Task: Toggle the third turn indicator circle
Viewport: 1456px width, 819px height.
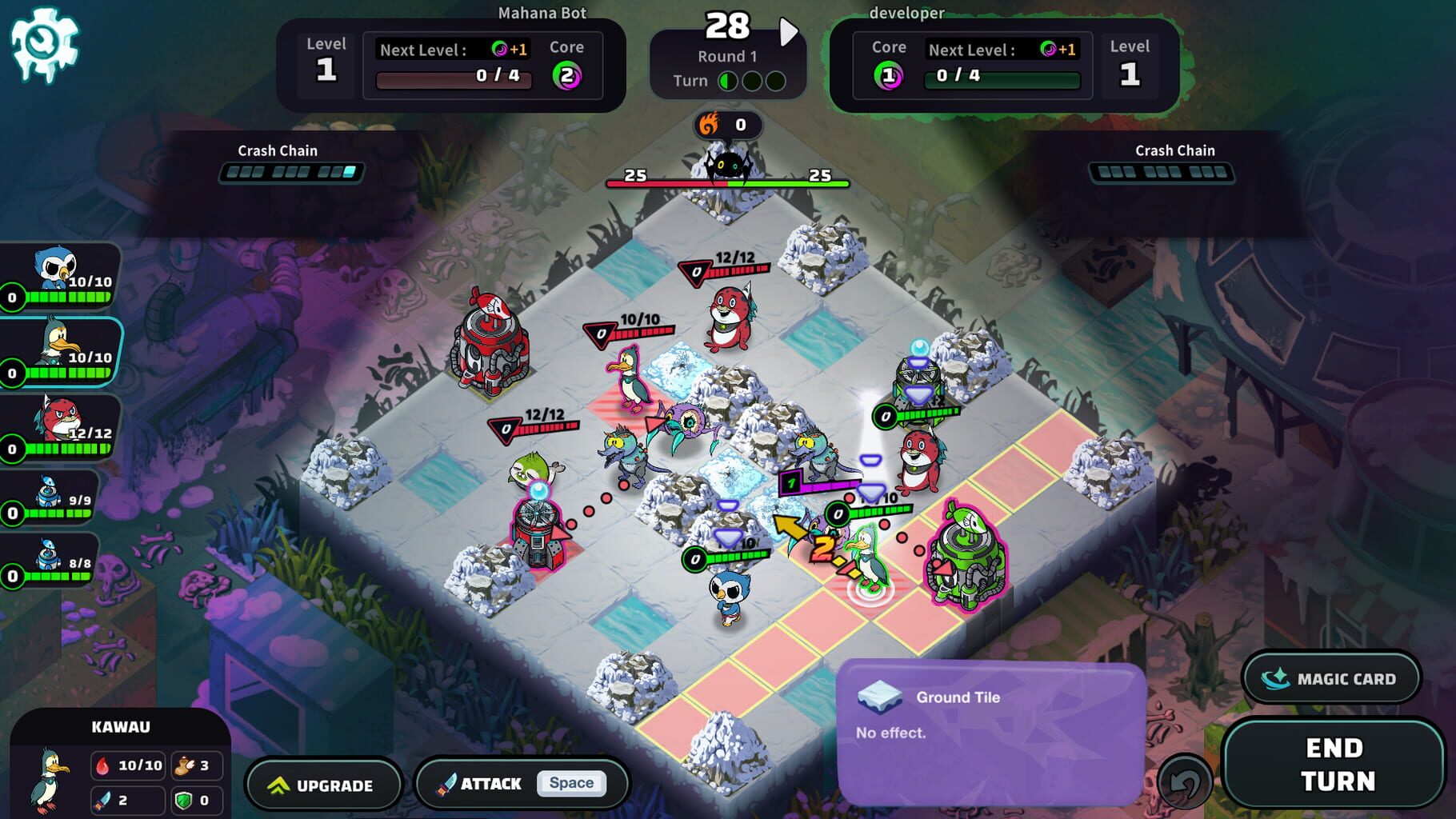Action: pos(774,82)
